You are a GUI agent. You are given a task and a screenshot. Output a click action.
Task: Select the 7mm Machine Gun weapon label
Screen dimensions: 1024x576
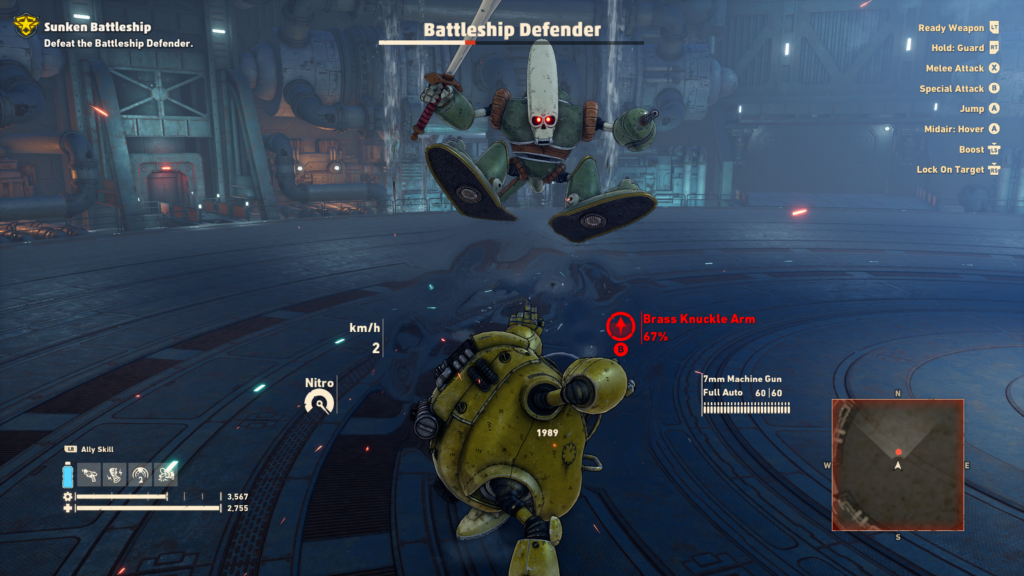[741, 379]
